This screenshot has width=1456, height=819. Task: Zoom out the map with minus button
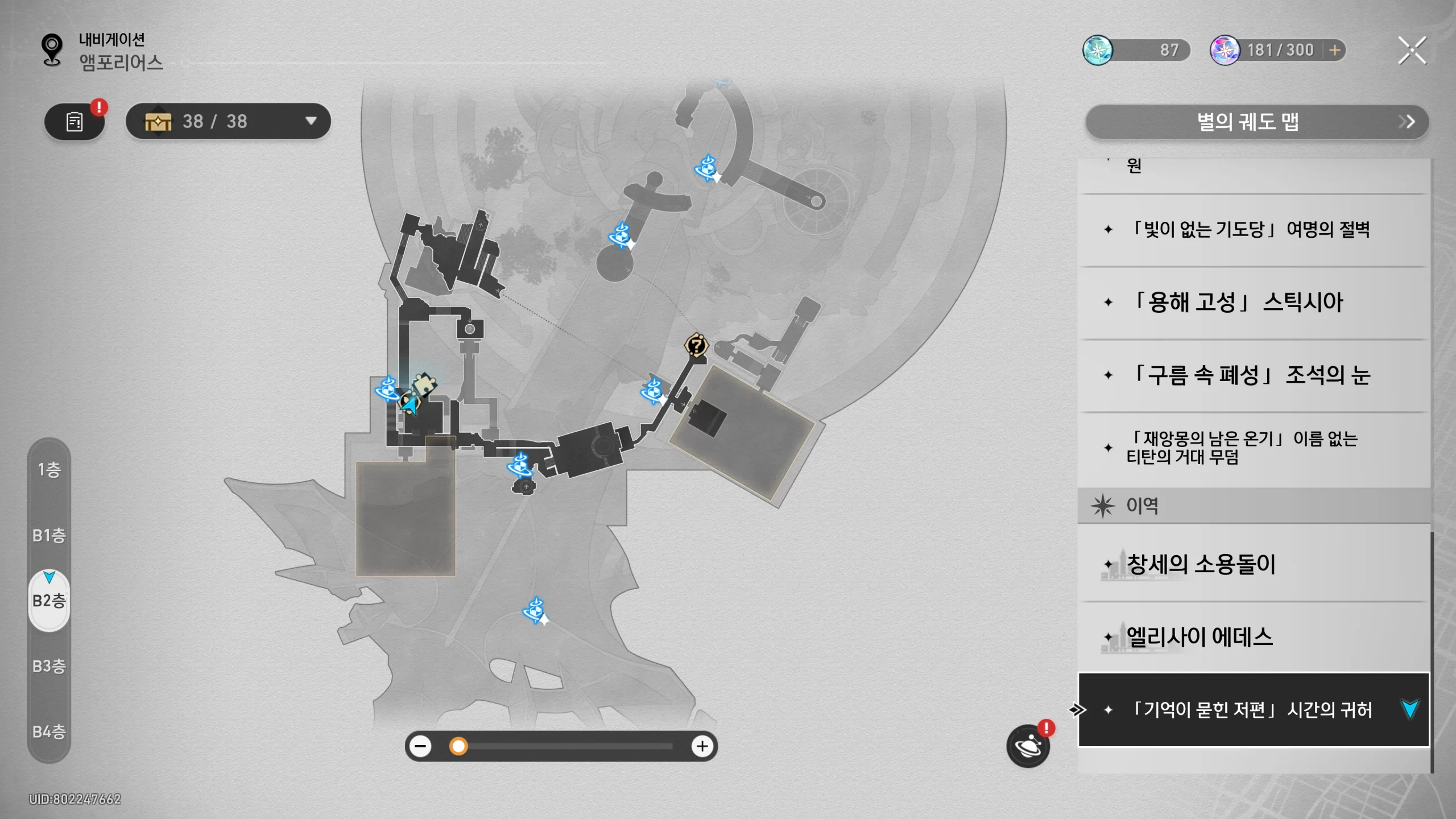421,746
